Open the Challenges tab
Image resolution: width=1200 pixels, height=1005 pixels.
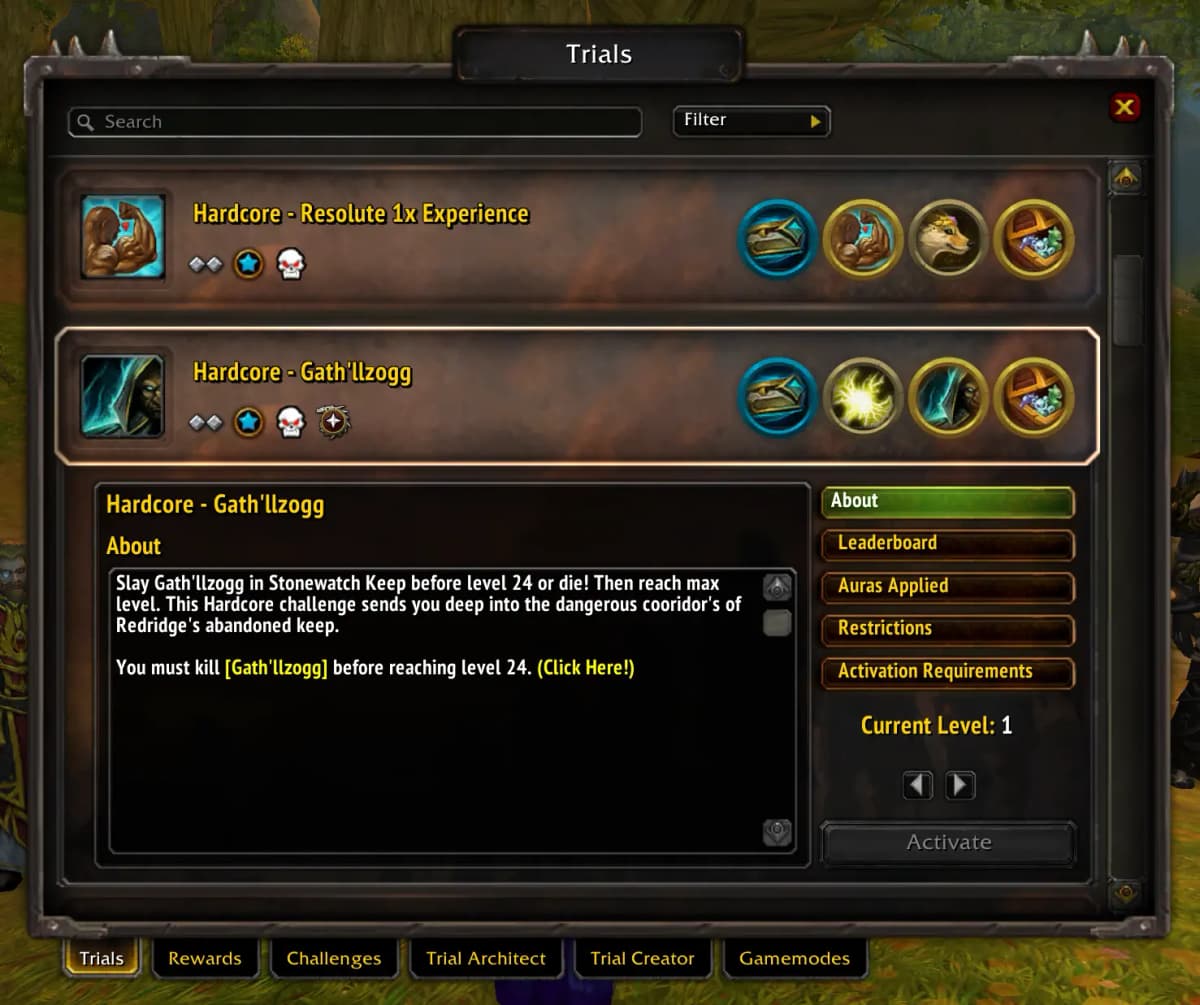(334, 959)
